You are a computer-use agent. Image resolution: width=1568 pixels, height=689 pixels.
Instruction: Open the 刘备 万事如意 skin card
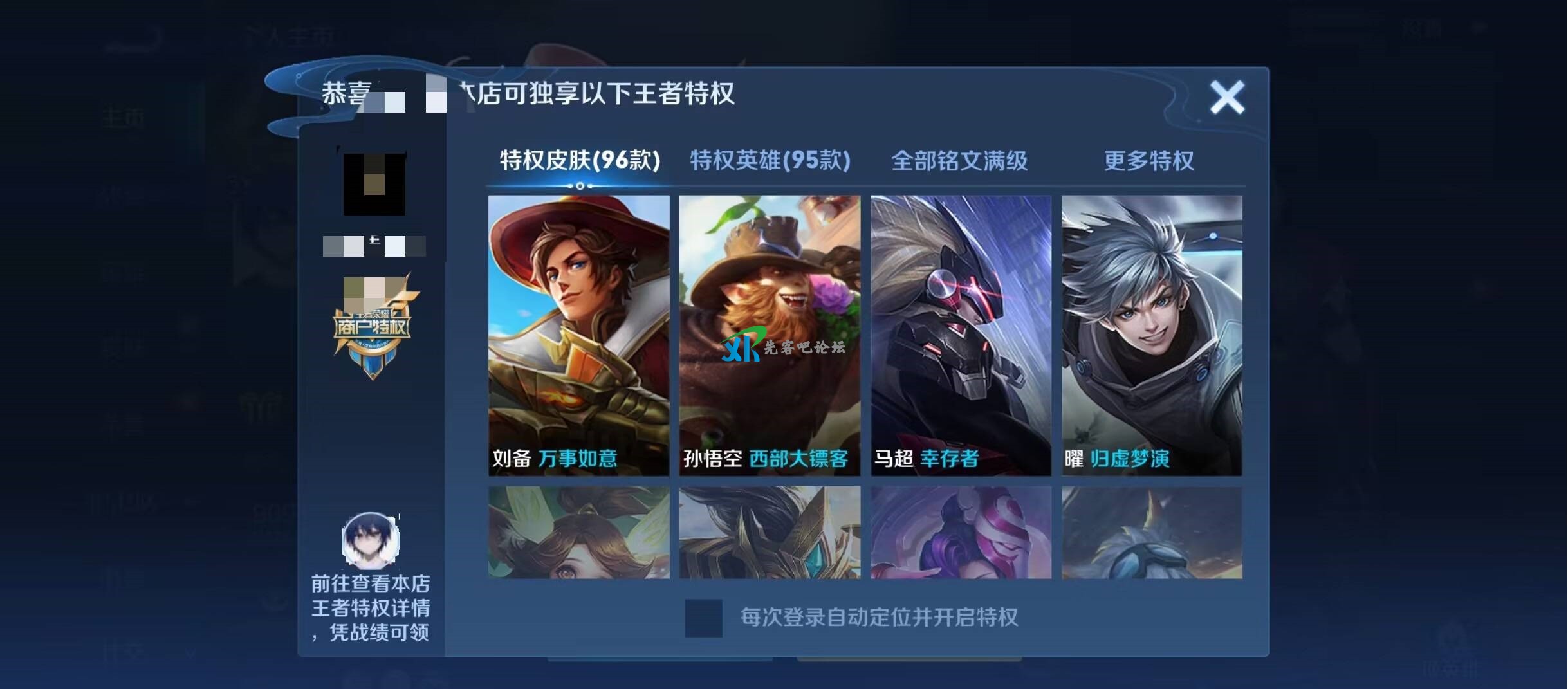[579, 341]
